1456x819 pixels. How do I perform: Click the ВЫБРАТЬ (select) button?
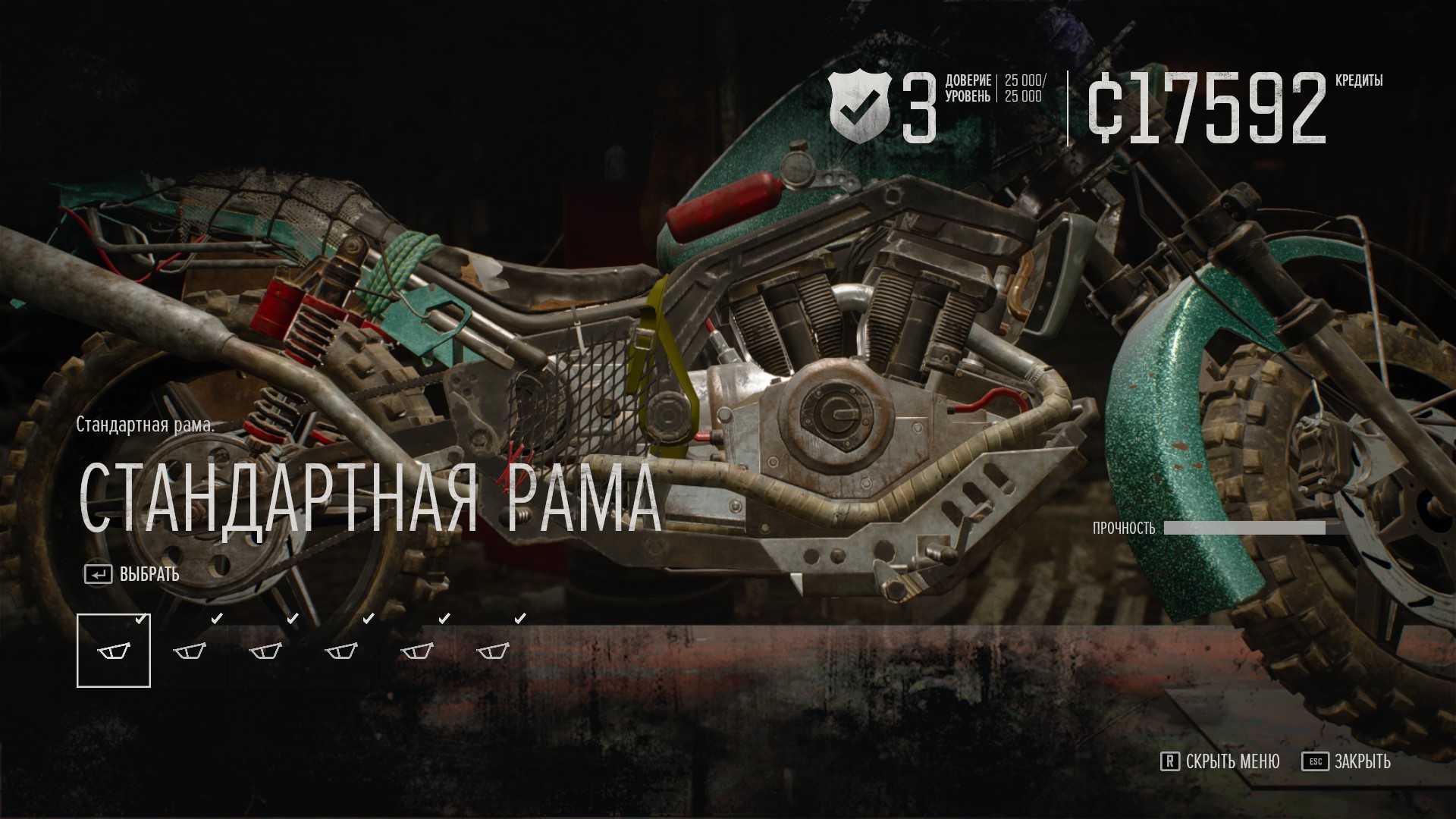pyautogui.click(x=133, y=574)
